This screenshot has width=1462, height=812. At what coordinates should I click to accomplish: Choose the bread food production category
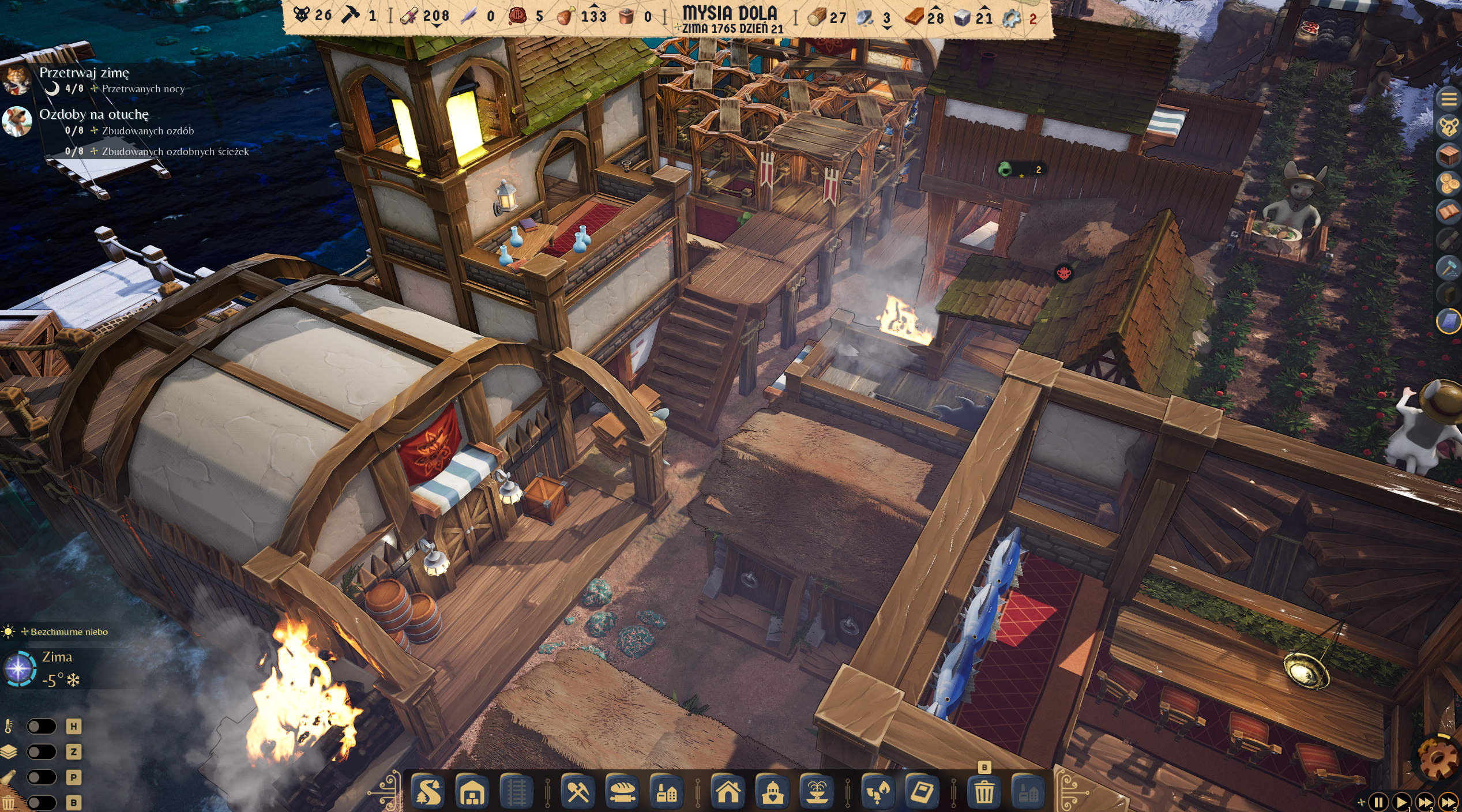(622, 792)
